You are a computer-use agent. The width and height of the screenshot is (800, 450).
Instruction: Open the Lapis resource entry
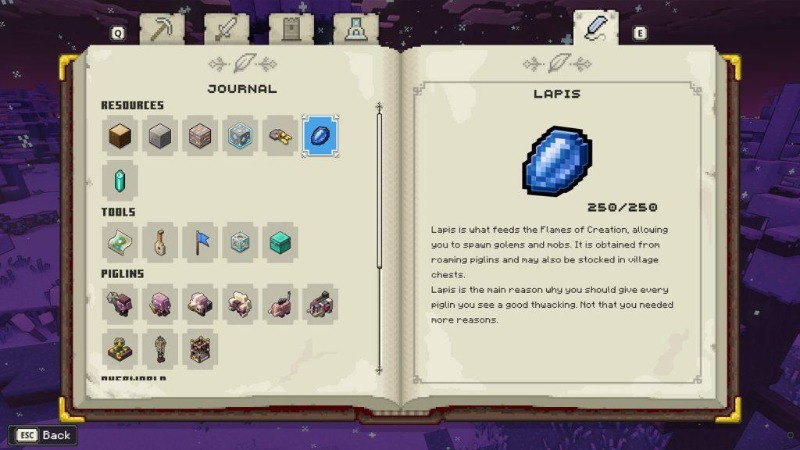click(x=320, y=136)
